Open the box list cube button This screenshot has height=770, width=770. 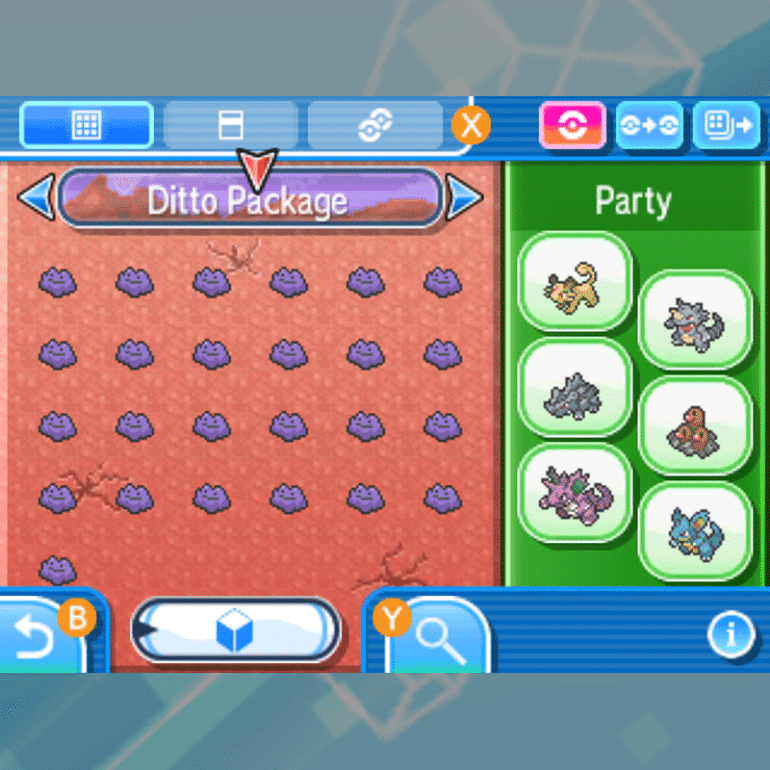236,631
